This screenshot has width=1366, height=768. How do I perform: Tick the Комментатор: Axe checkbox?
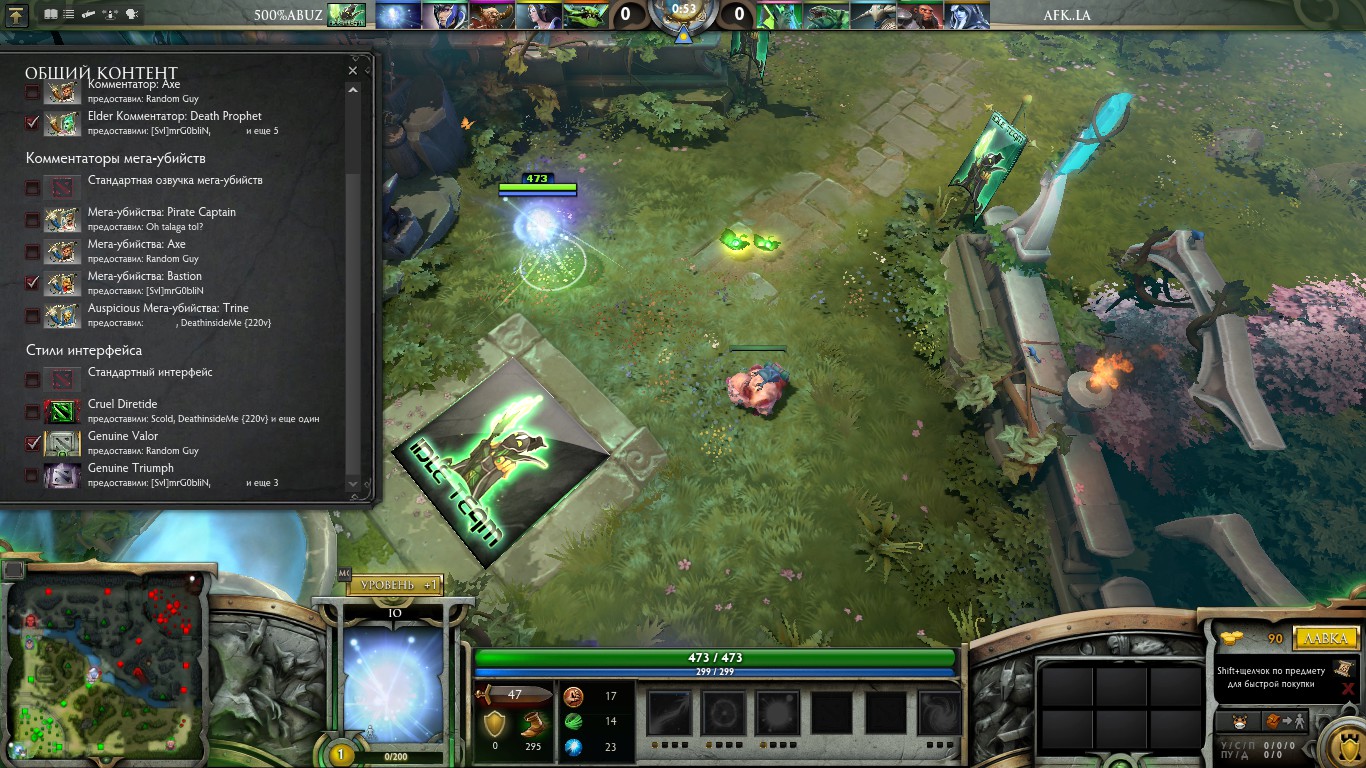pos(33,92)
